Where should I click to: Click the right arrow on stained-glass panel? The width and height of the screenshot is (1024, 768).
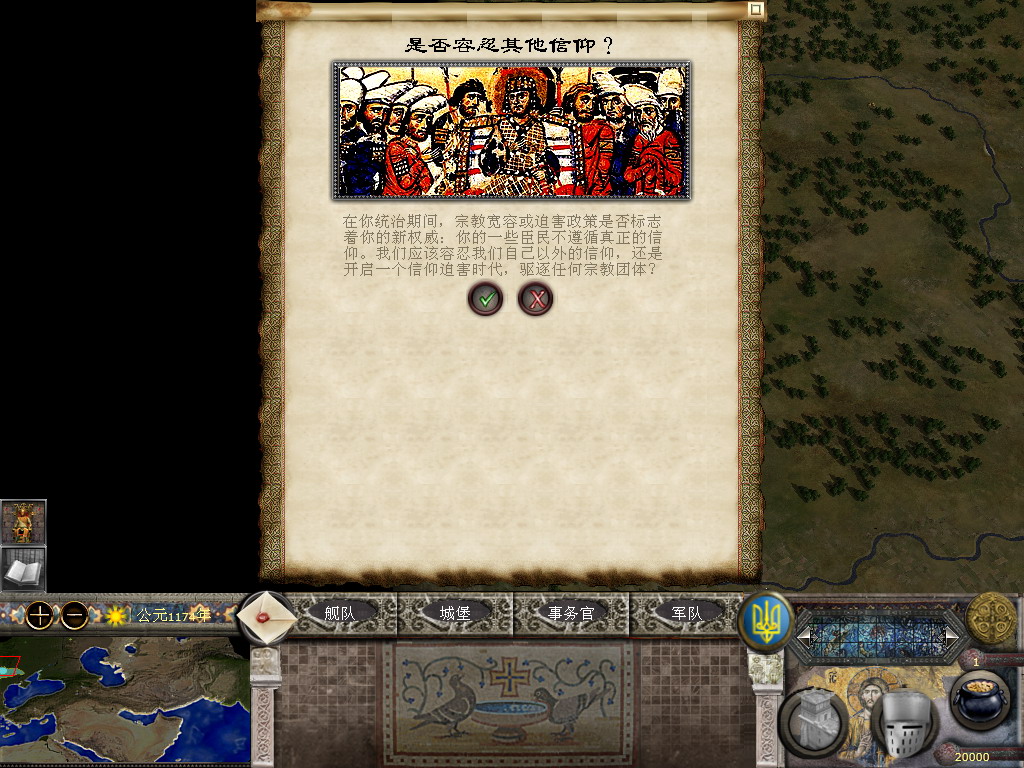952,635
